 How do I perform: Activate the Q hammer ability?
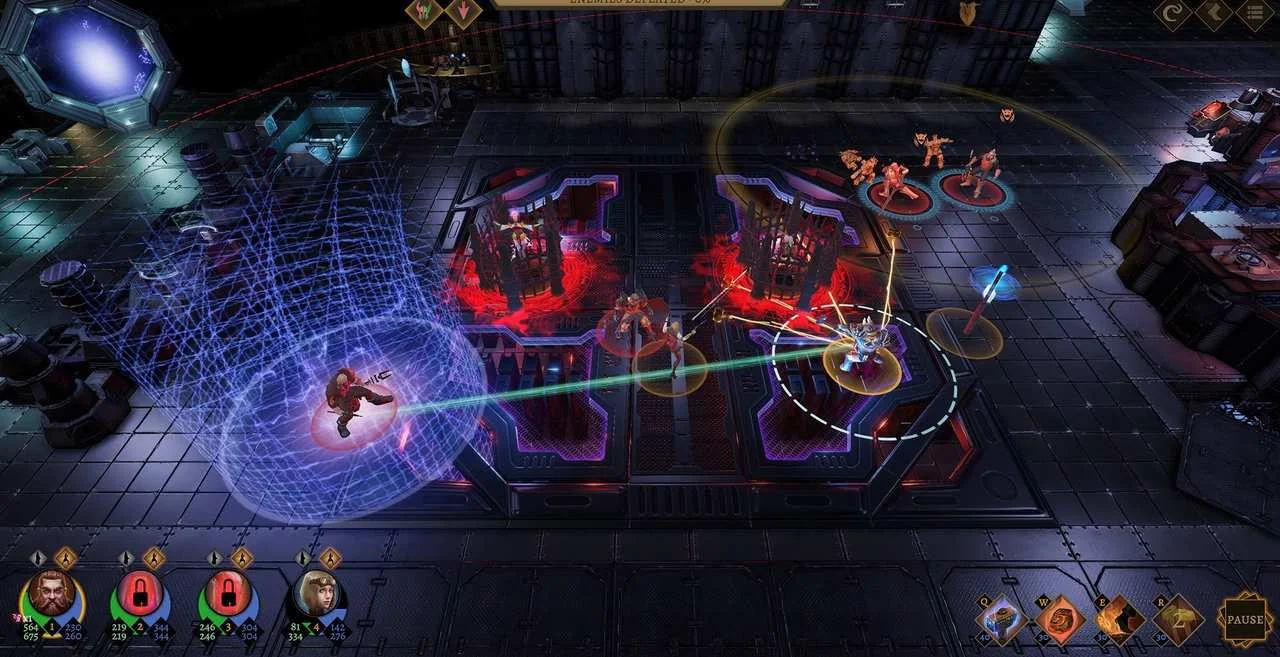[x=1001, y=620]
